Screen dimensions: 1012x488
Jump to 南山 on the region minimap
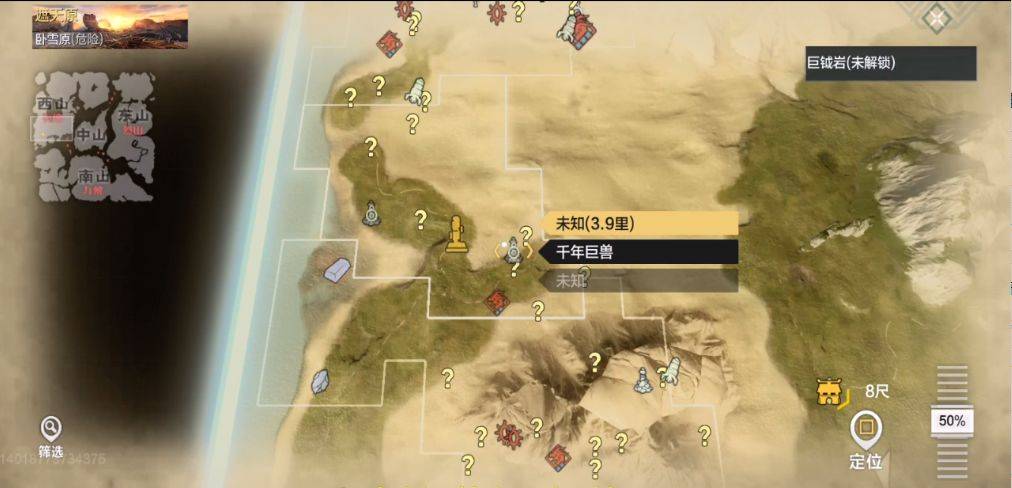95,177
